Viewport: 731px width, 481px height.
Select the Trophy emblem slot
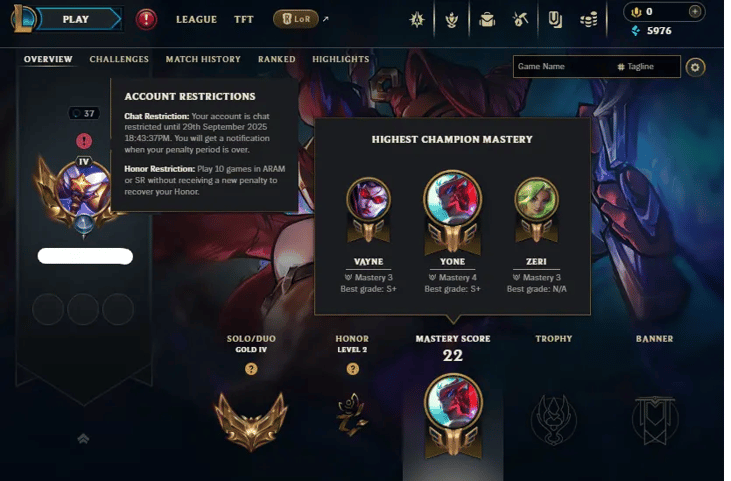point(553,414)
